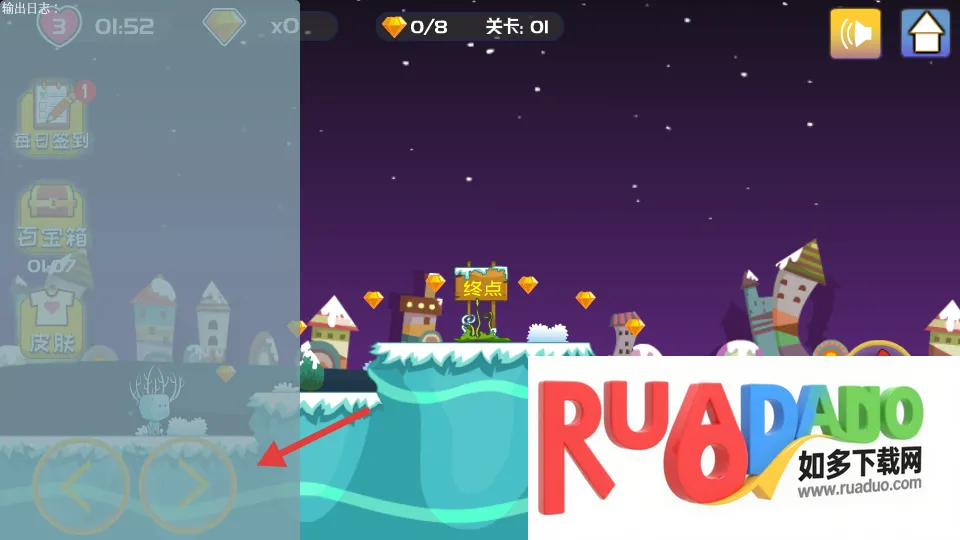Open the skins (皮肤) shop

pos(51,322)
